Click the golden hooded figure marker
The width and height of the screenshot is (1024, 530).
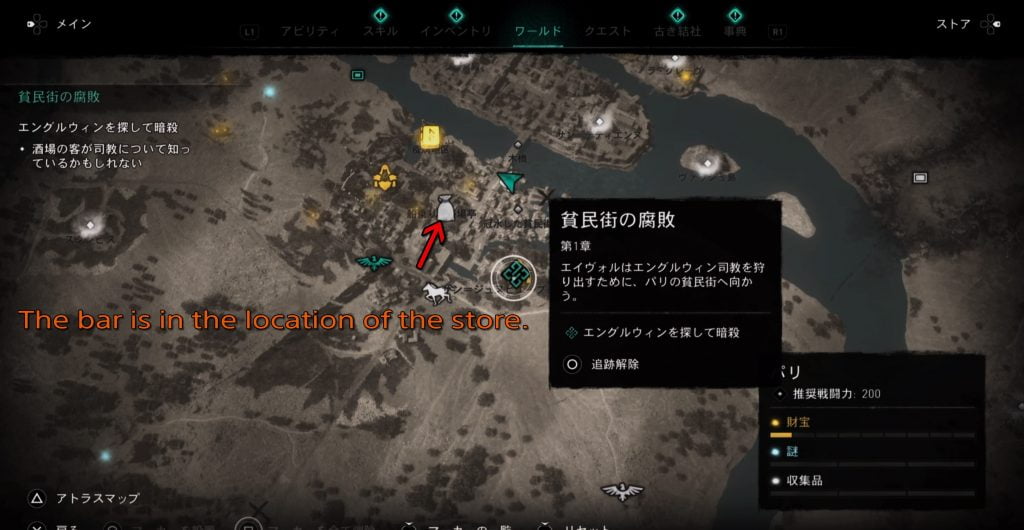(x=381, y=179)
